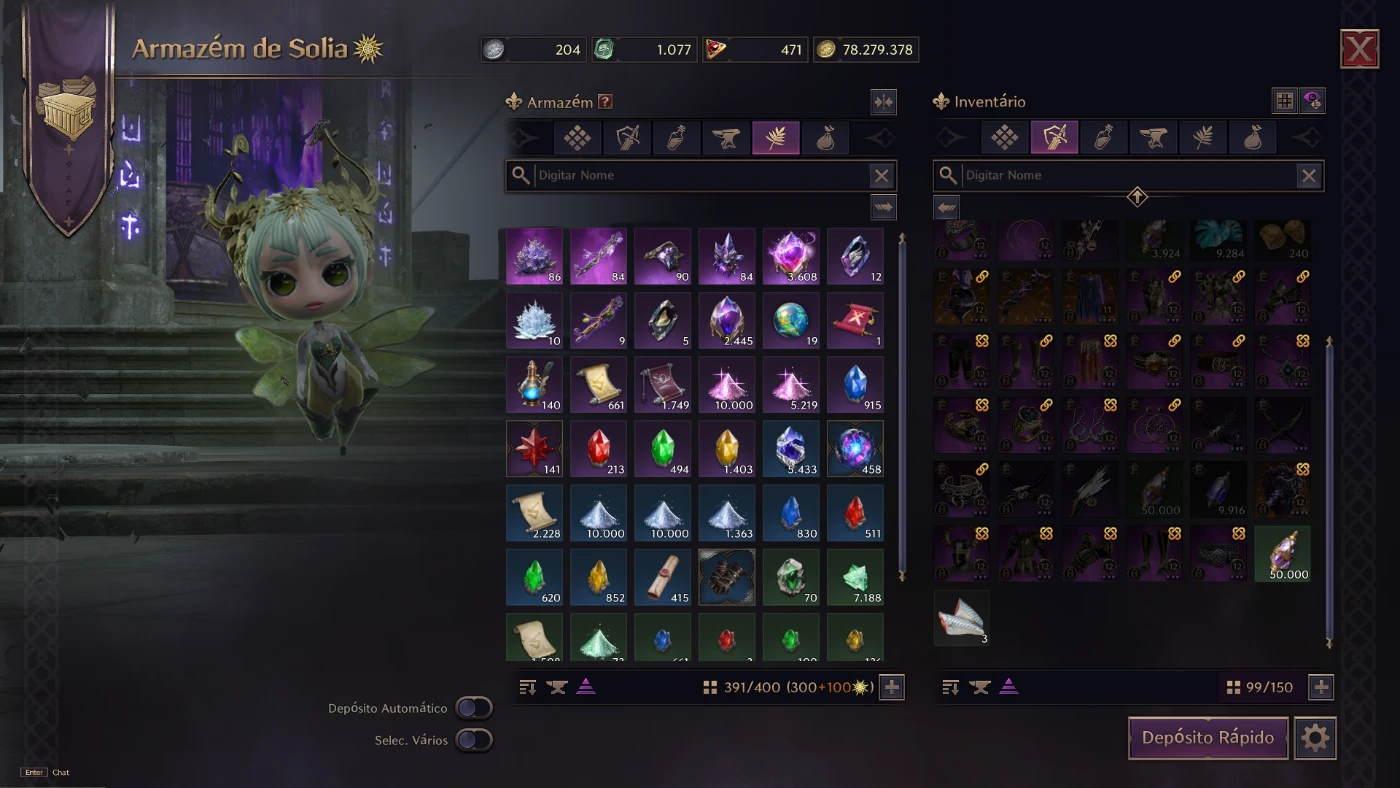
Task: Clear the Armazém search box
Action: coord(881,176)
